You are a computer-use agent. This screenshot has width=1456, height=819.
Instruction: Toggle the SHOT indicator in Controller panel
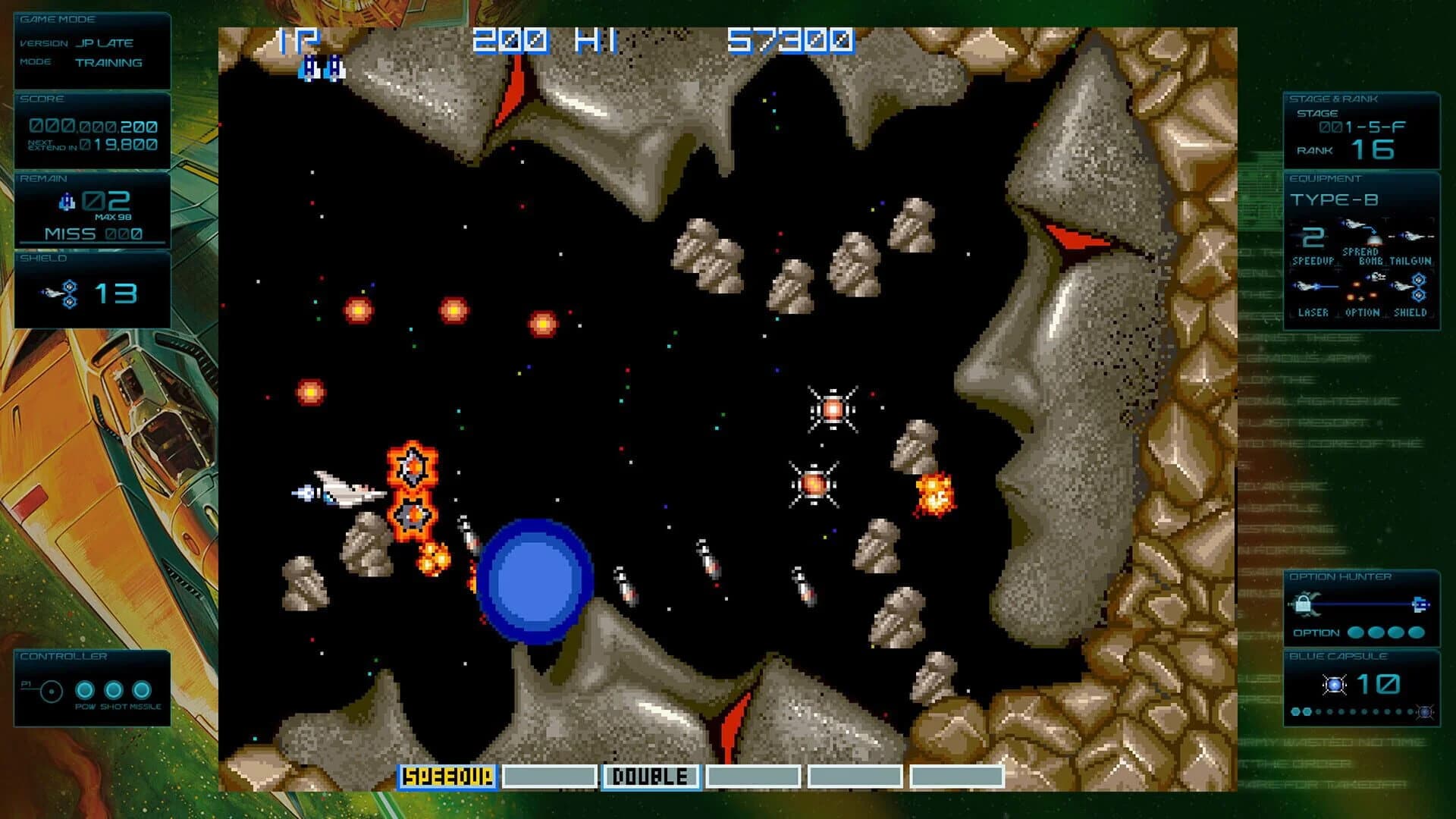112,690
